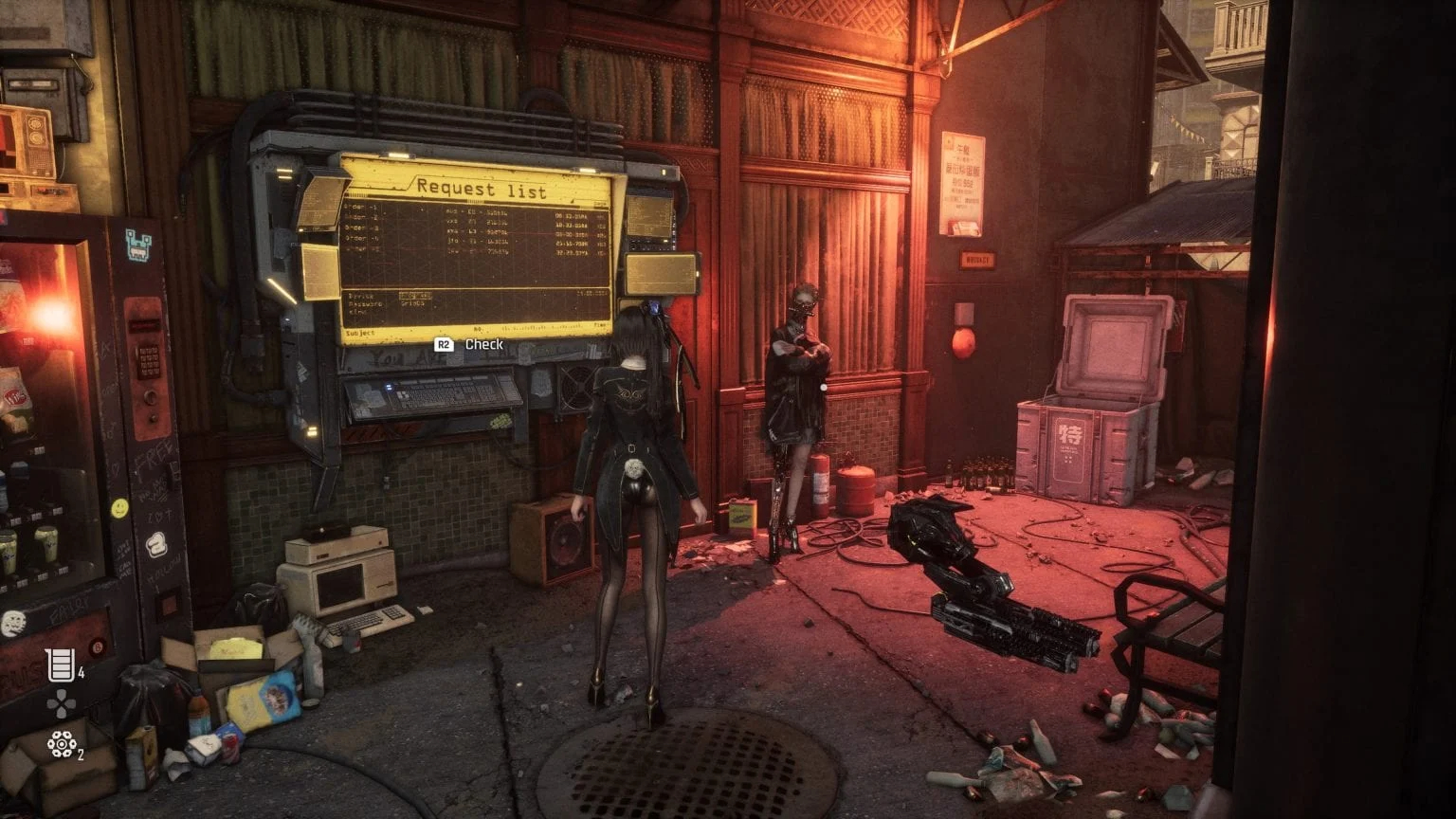1456x819 pixels.
Task: Select the revolver-cylinder grenade item slot
Action: coord(62,745)
